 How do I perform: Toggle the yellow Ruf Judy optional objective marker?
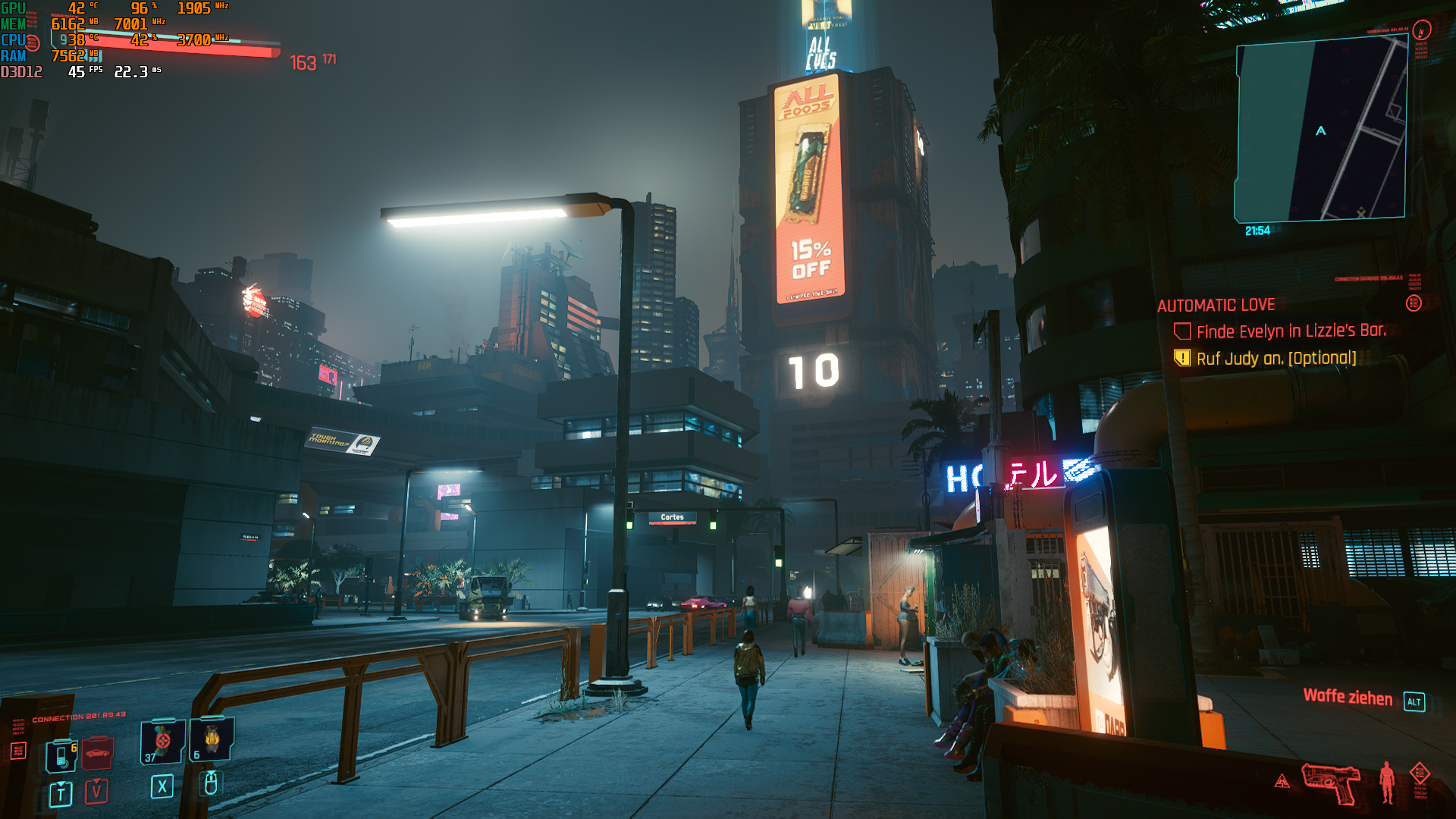[1183, 359]
